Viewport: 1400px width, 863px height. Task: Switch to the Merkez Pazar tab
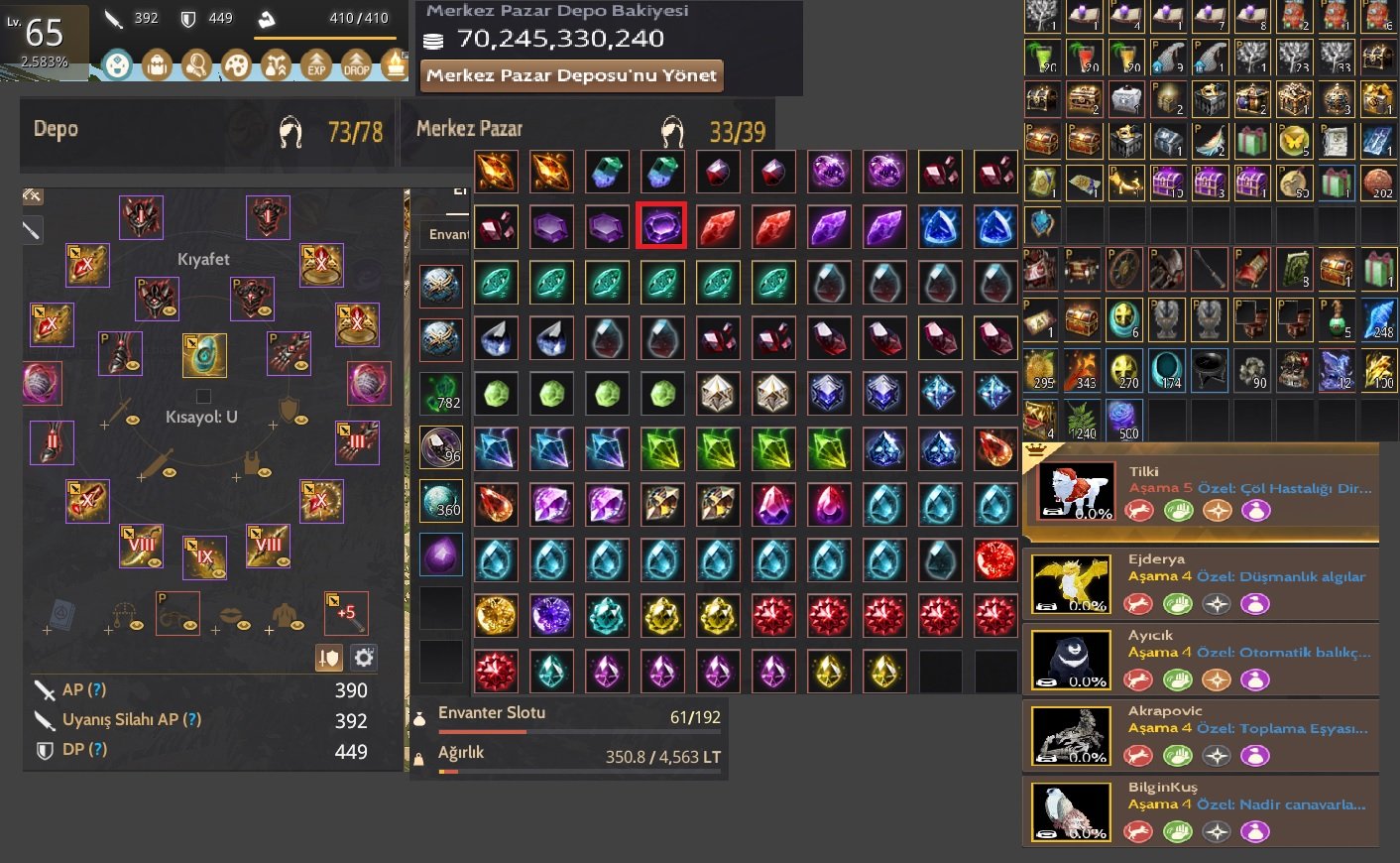466,129
